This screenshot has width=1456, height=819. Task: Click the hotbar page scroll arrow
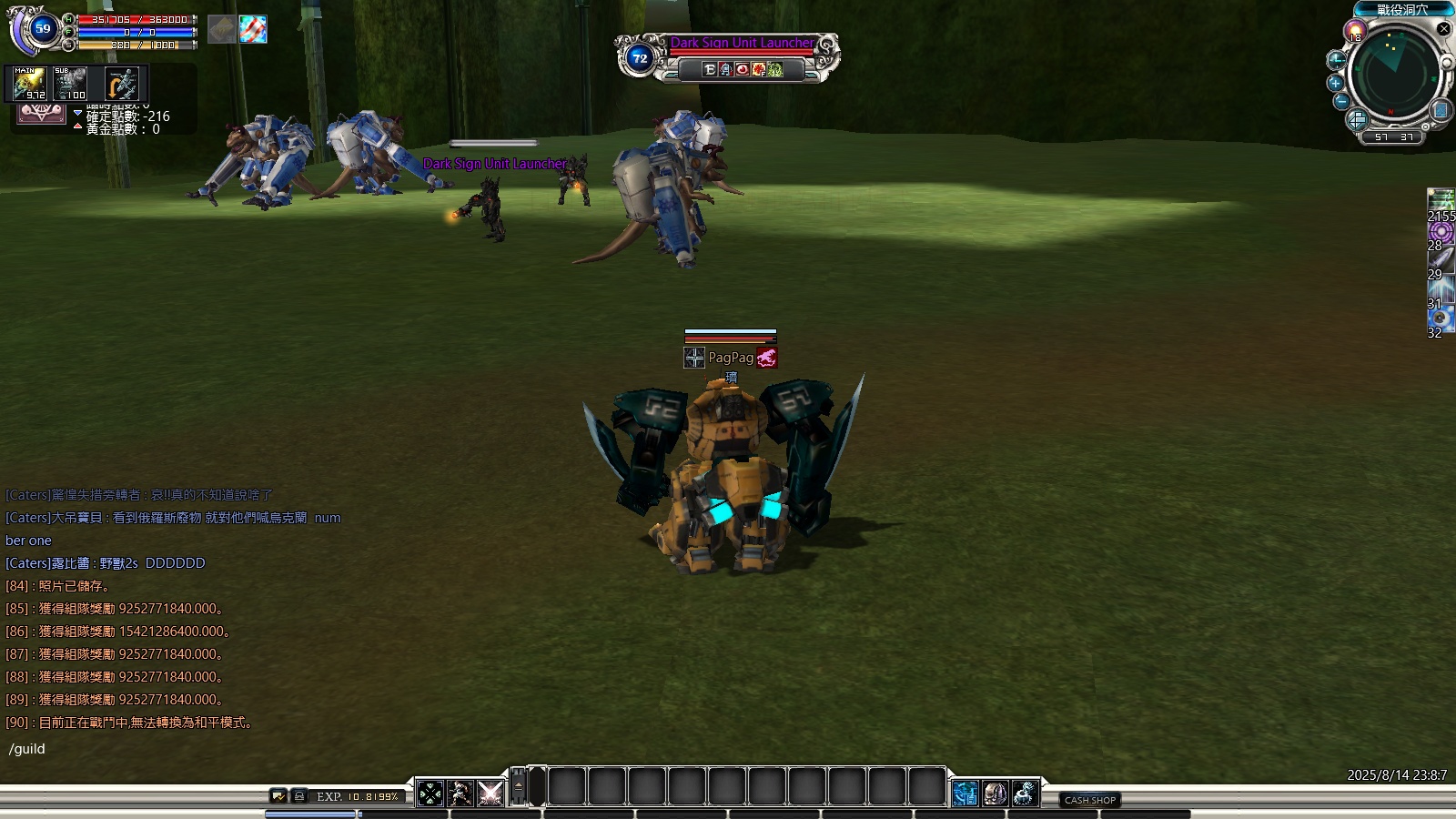pyautogui.click(x=519, y=785)
